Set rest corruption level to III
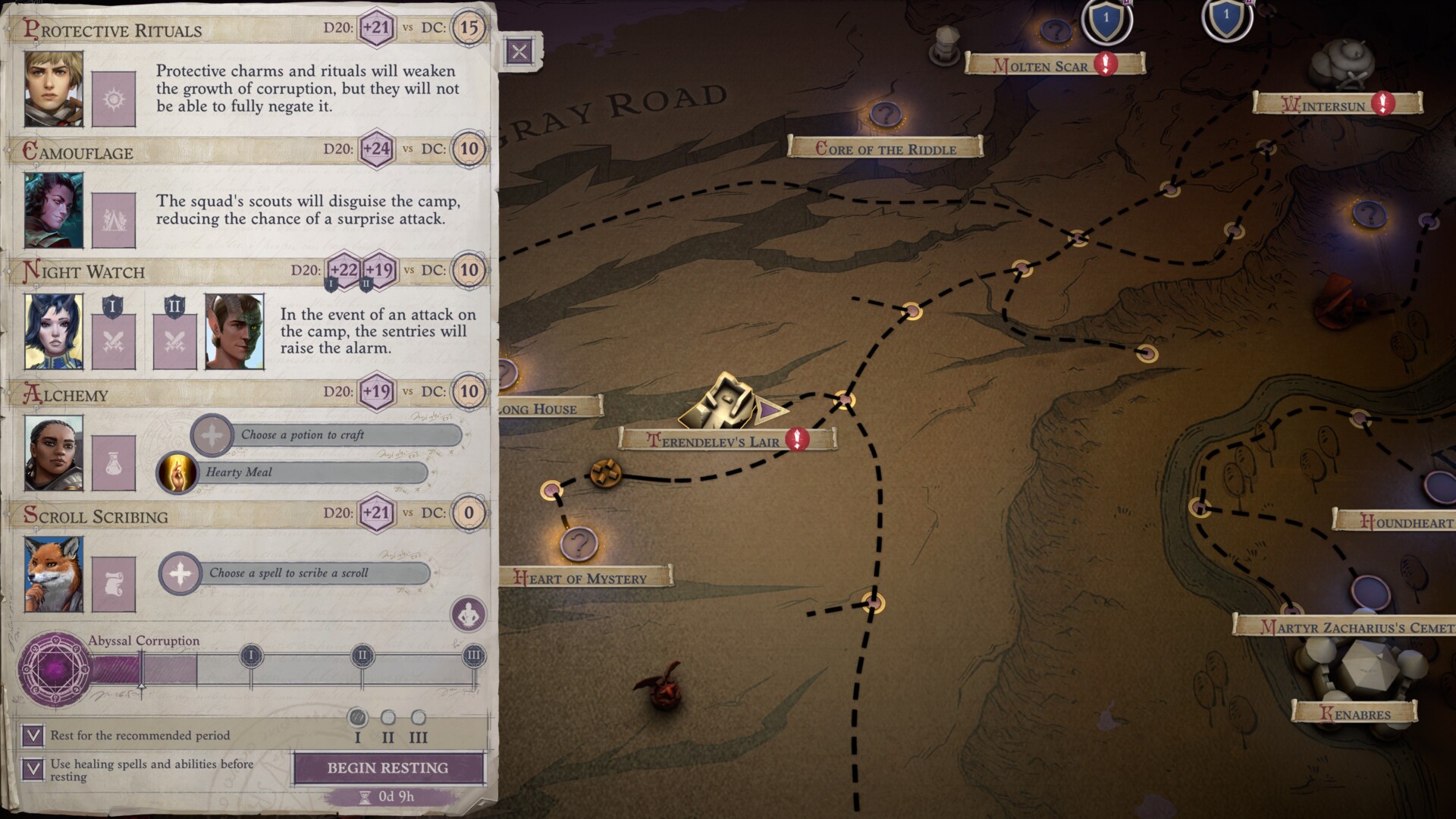The image size is (1456, 819). (x=419, y=717)
